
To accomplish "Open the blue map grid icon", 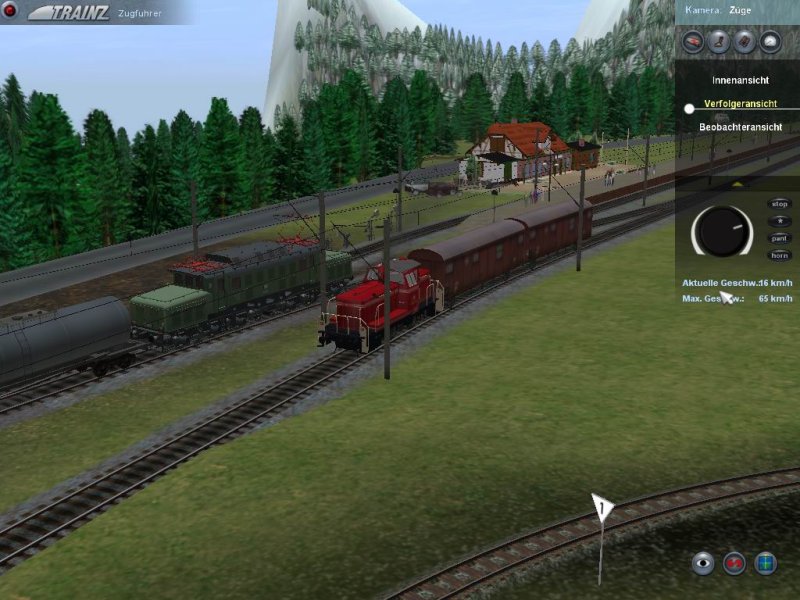I will point(766,563).
